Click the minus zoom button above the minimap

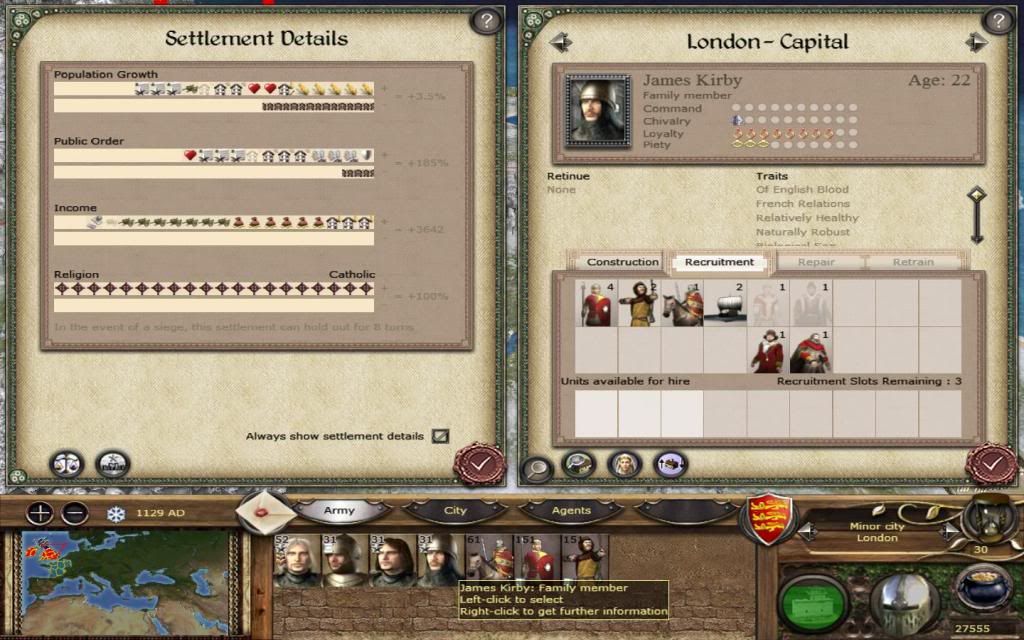[x=75, y=514]
